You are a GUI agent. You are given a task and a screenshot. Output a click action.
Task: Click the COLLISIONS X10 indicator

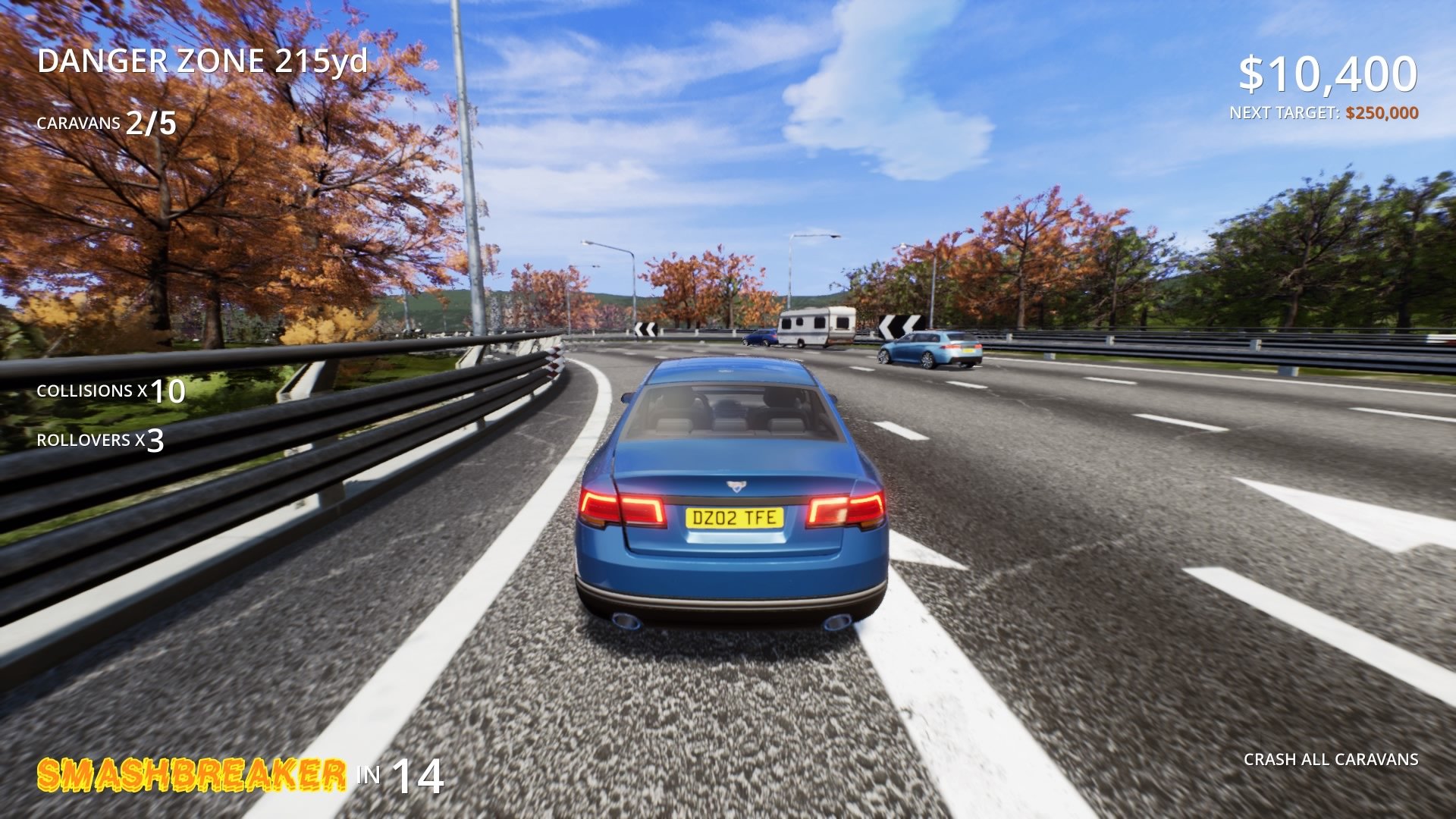click(110, 393)
